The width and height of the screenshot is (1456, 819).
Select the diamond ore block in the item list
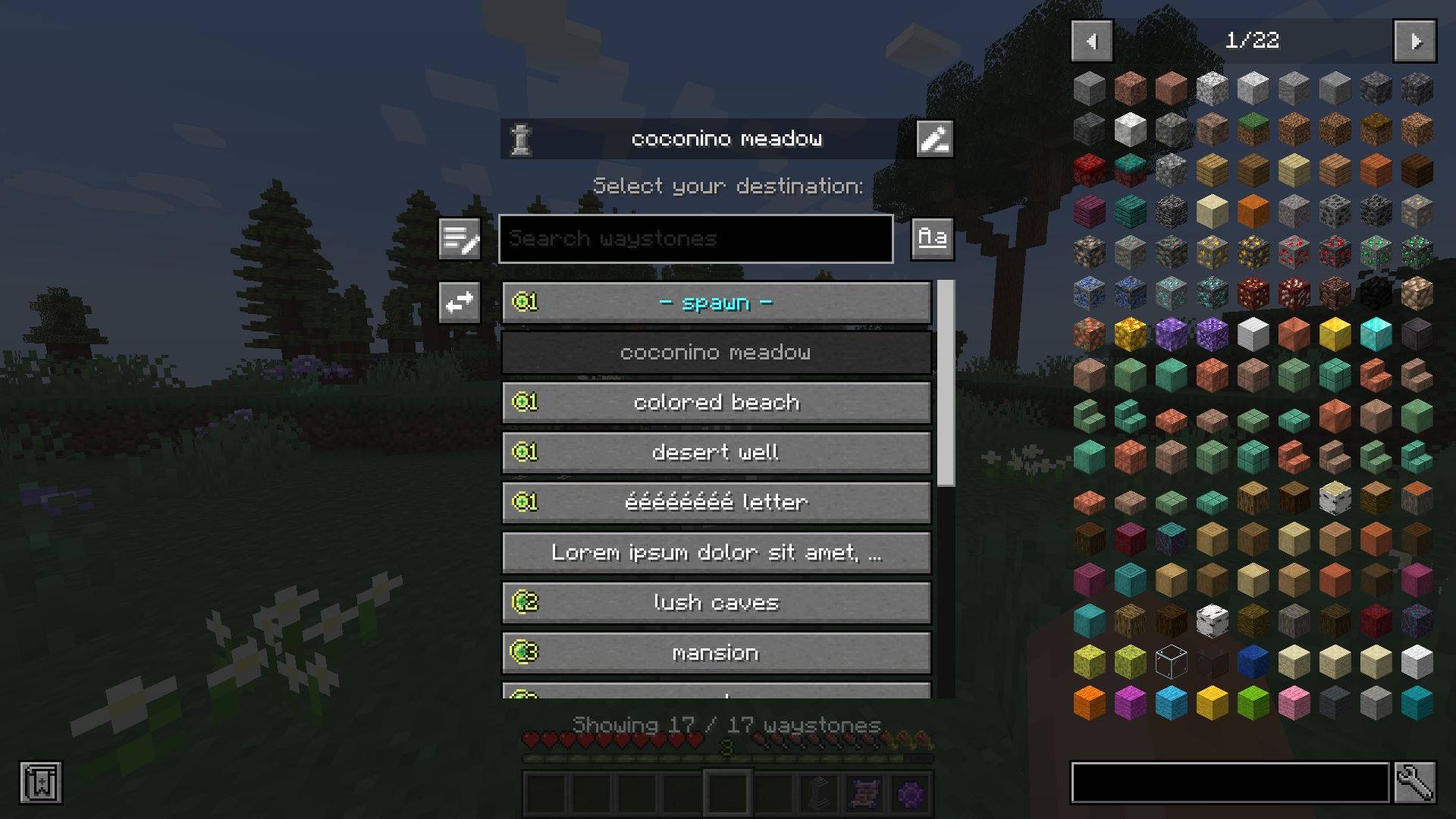click(x=1170, y=292)
